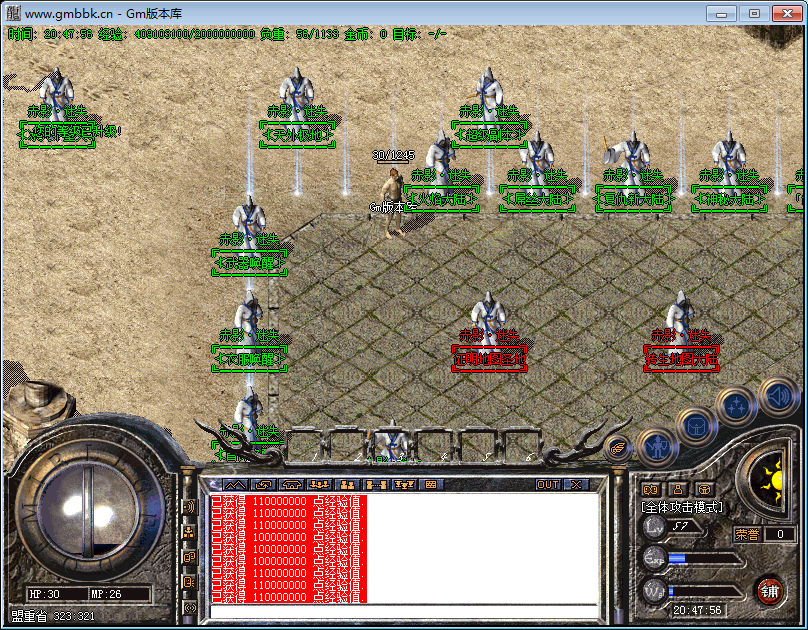
Task: Click the OUT button on chat bar
Action: click(x=547, y=485)
